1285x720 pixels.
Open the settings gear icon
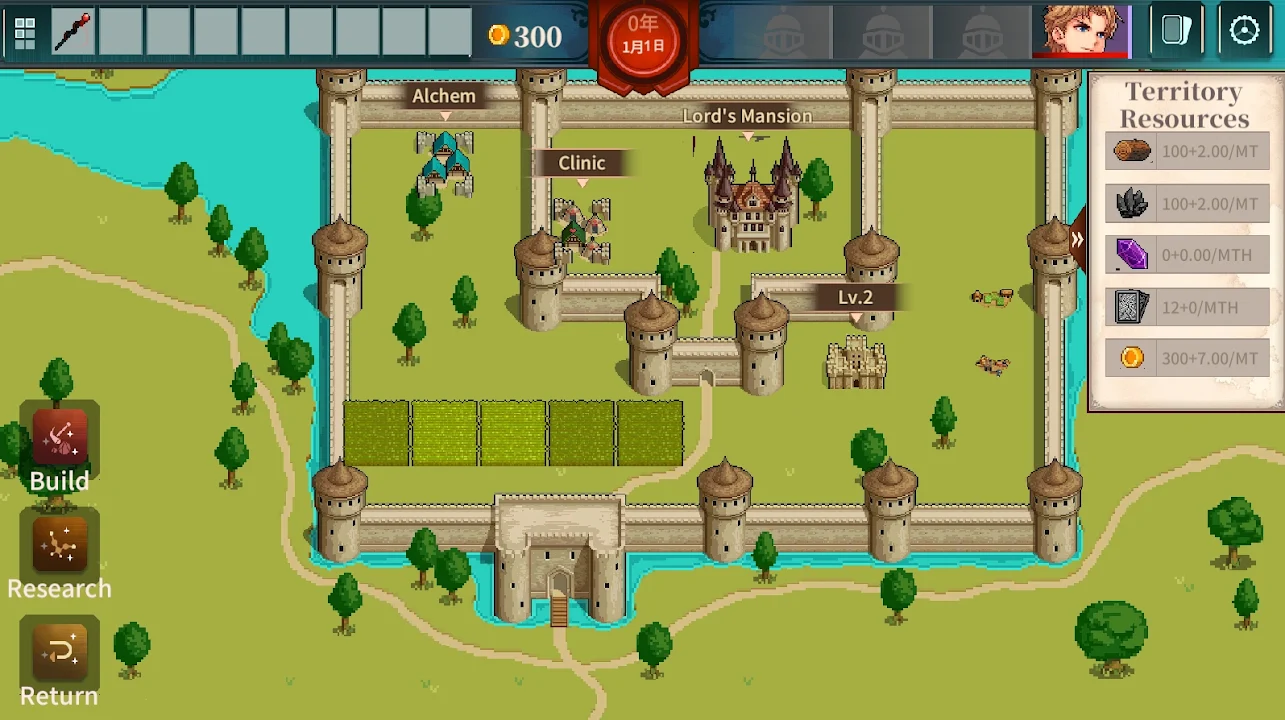pos(1244,31)
